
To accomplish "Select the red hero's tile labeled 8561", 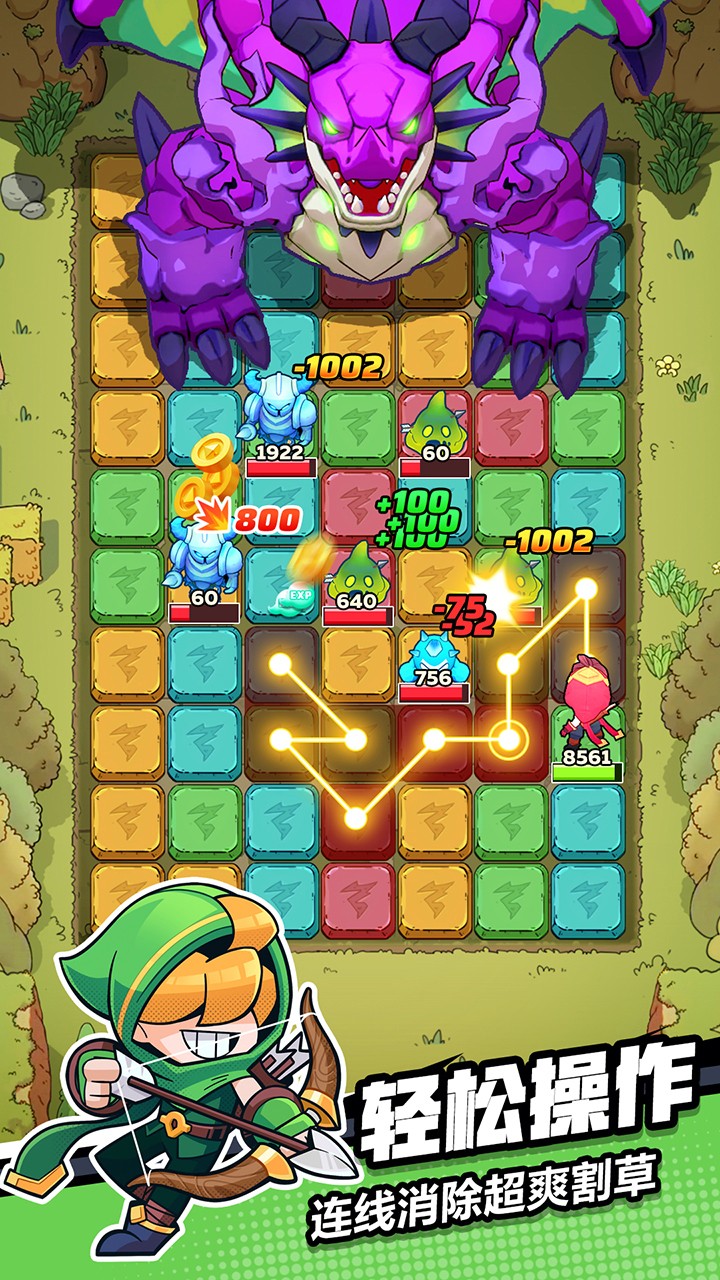I will pos(587,740).
